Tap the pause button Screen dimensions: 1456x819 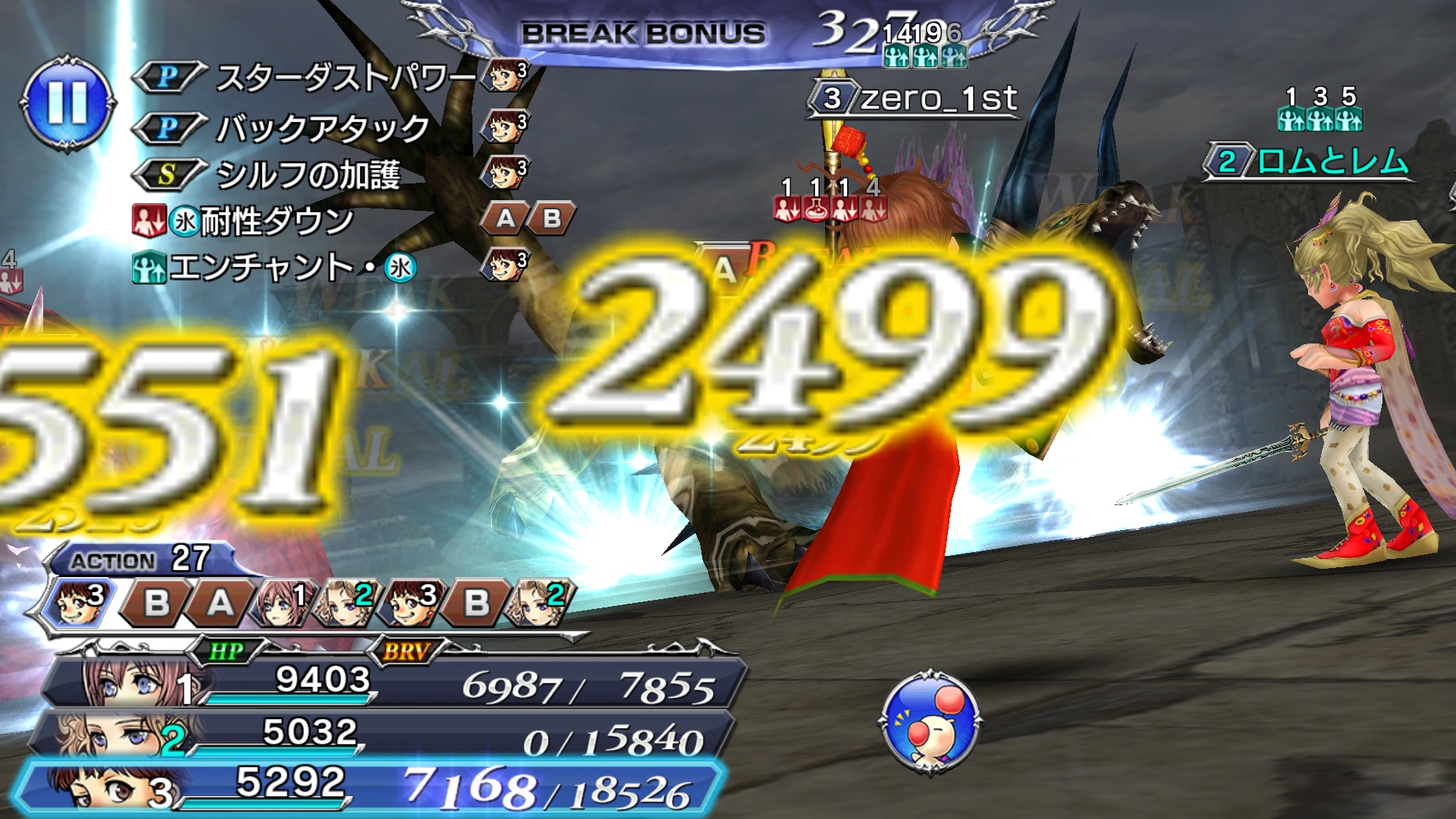[68, 106]
